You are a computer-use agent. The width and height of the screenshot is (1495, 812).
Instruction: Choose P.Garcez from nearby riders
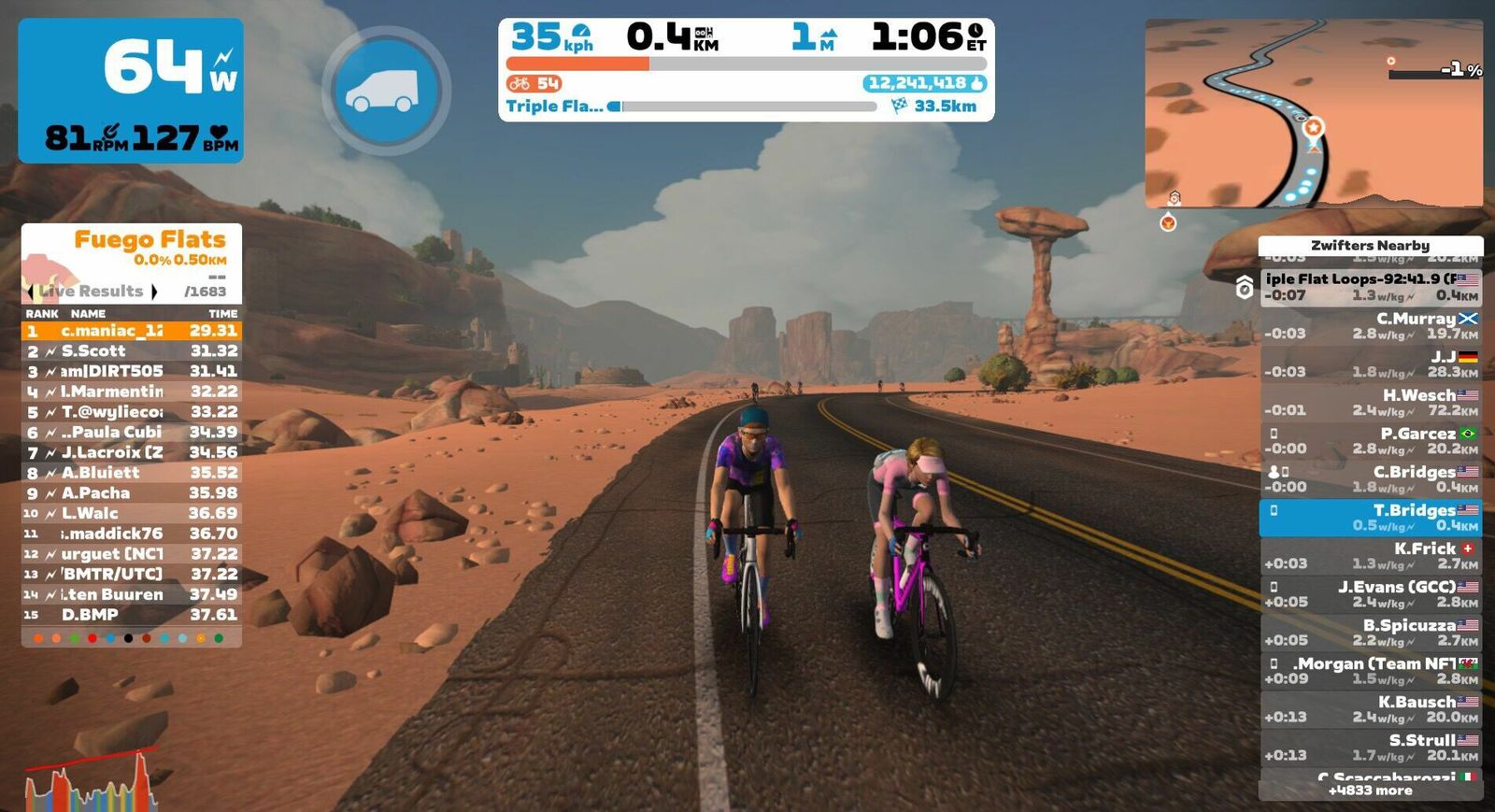[x=1370, y=441]
